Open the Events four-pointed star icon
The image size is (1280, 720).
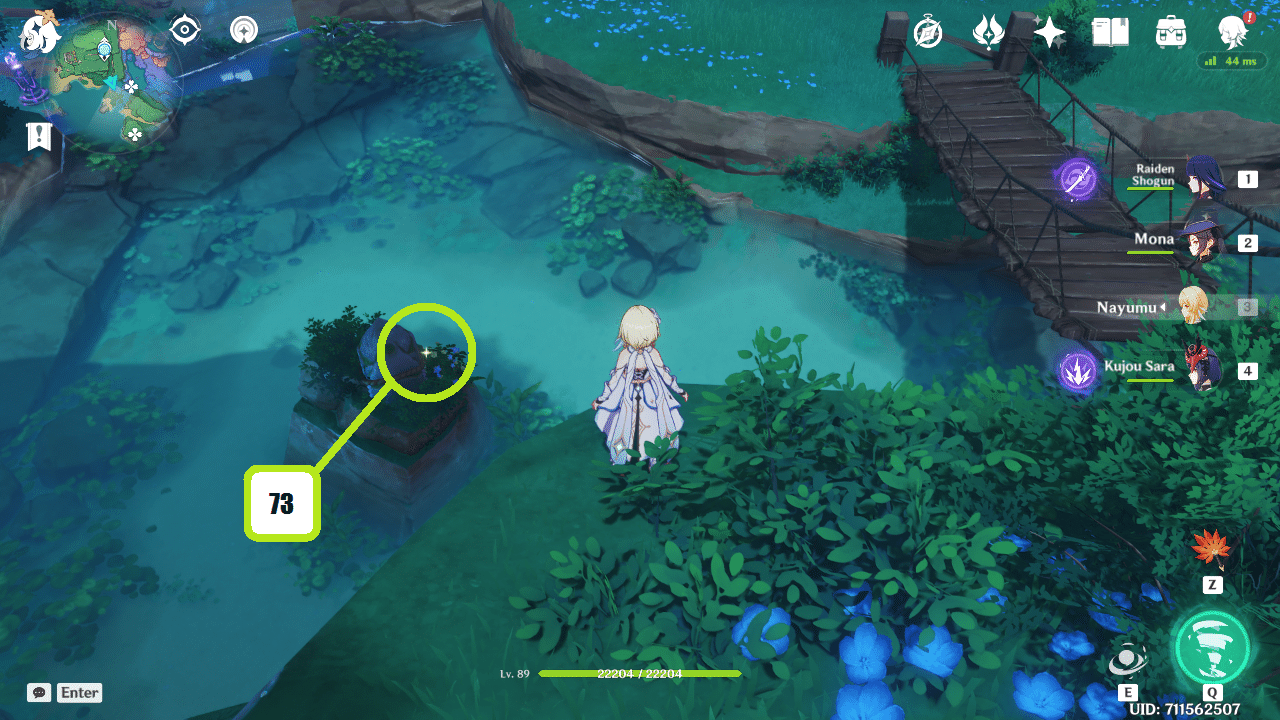pyautogui.click(x=1048, y=32)
